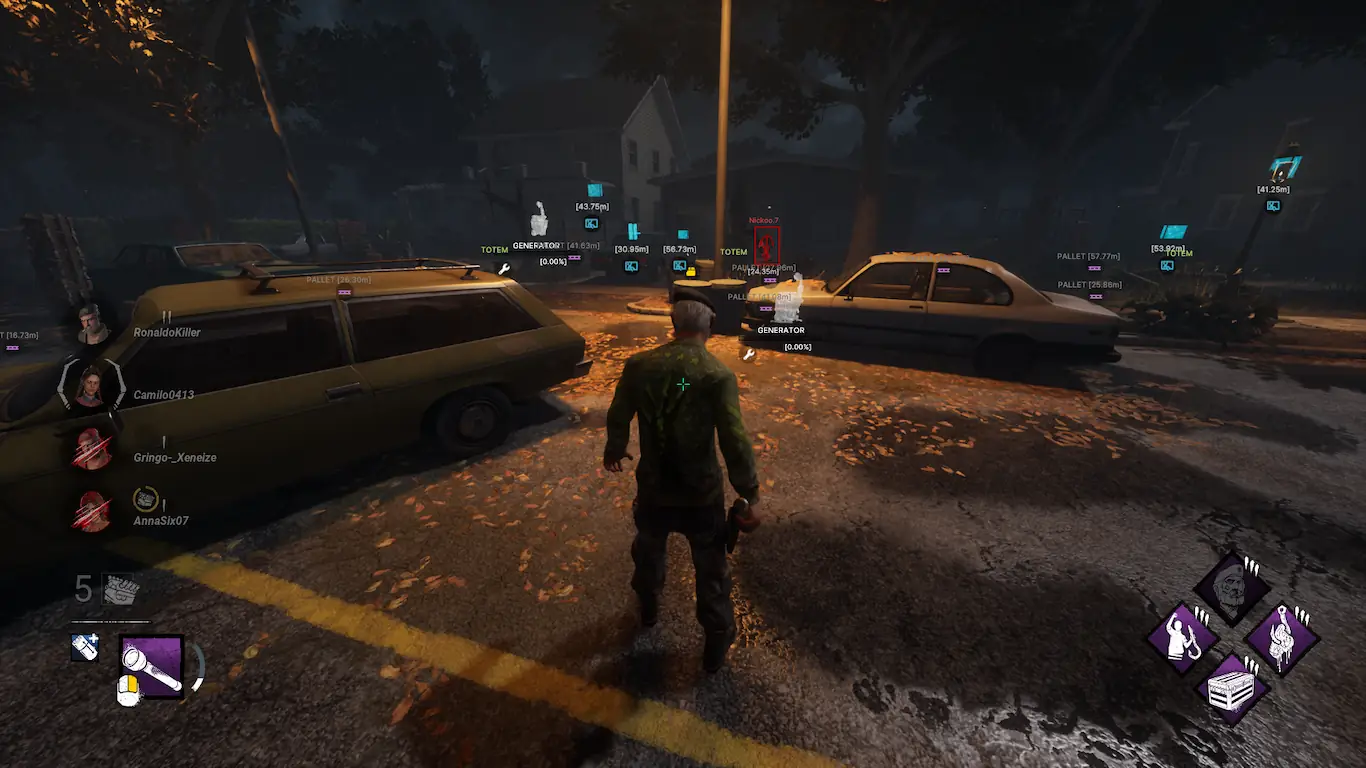Choose Gringo-_Xeneize's injured survivor portrait
Viewport: 1366px width, 768px height.
(x=92, y=449)
